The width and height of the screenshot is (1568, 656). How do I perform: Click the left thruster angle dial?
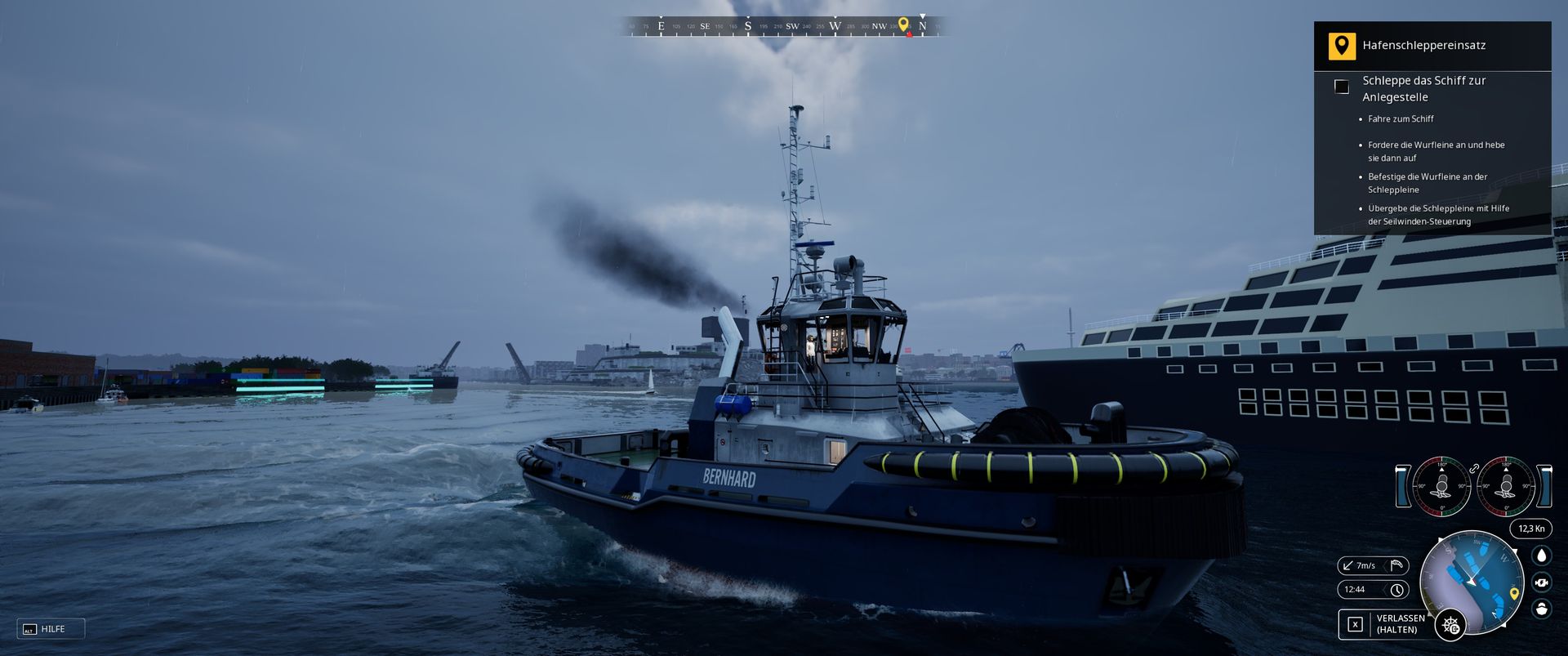1441,486
